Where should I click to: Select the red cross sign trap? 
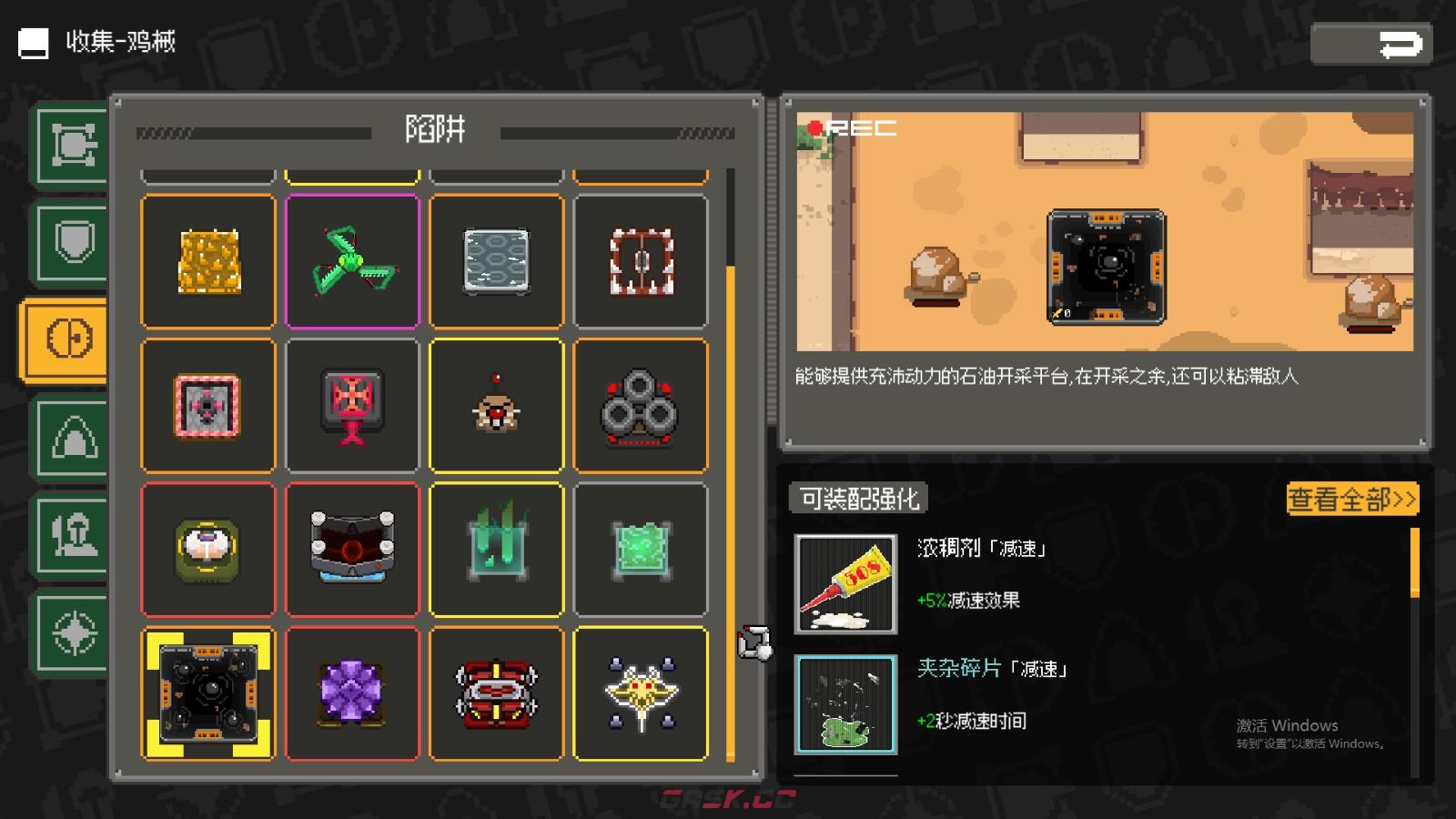click(352, 405)
